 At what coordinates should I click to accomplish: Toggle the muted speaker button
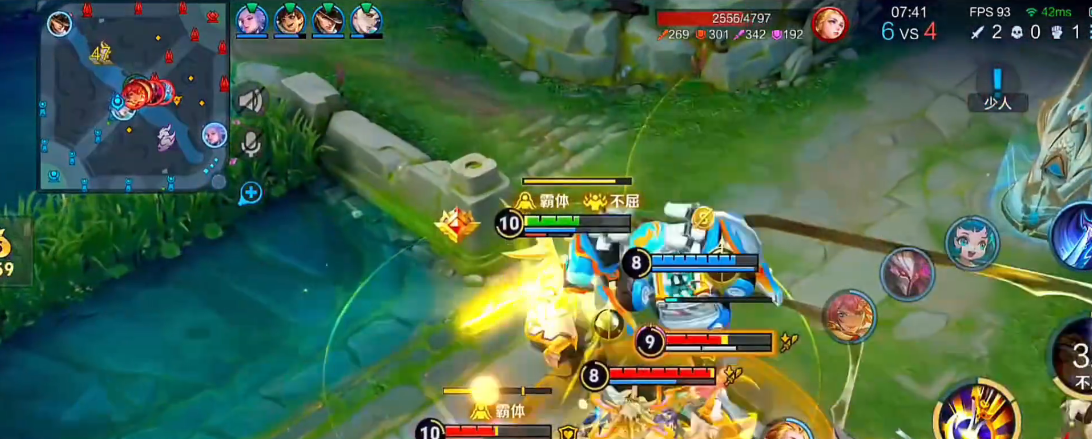(x=250, y=99)
